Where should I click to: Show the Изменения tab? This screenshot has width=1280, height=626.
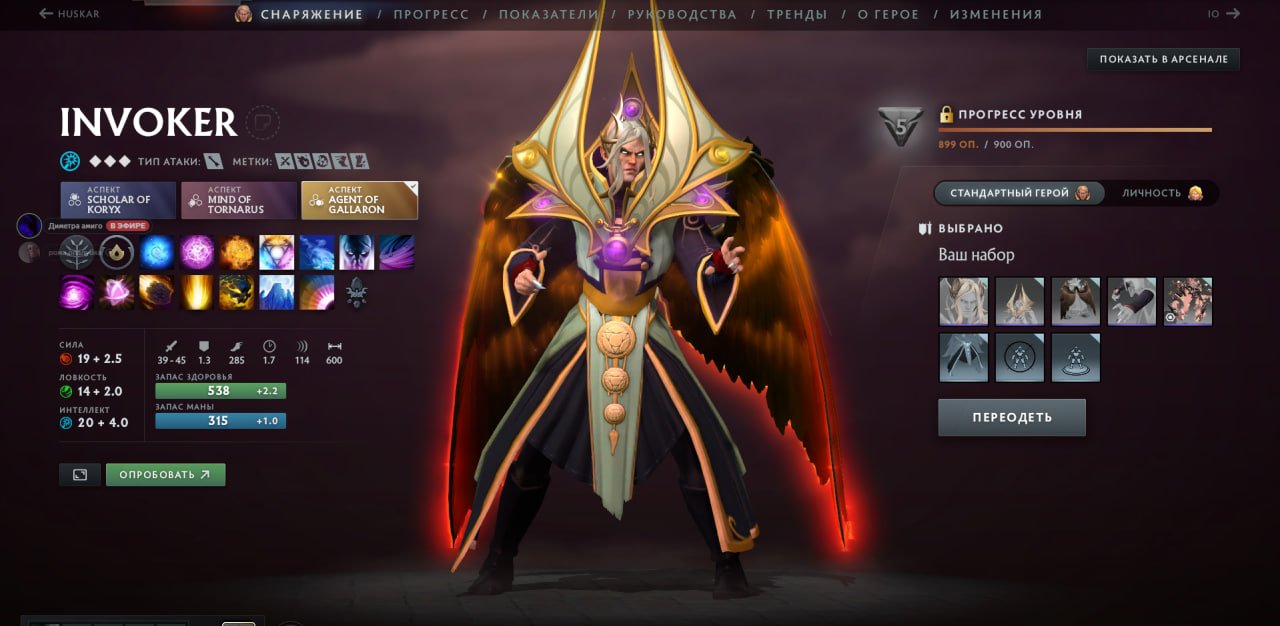pos(995,14)
